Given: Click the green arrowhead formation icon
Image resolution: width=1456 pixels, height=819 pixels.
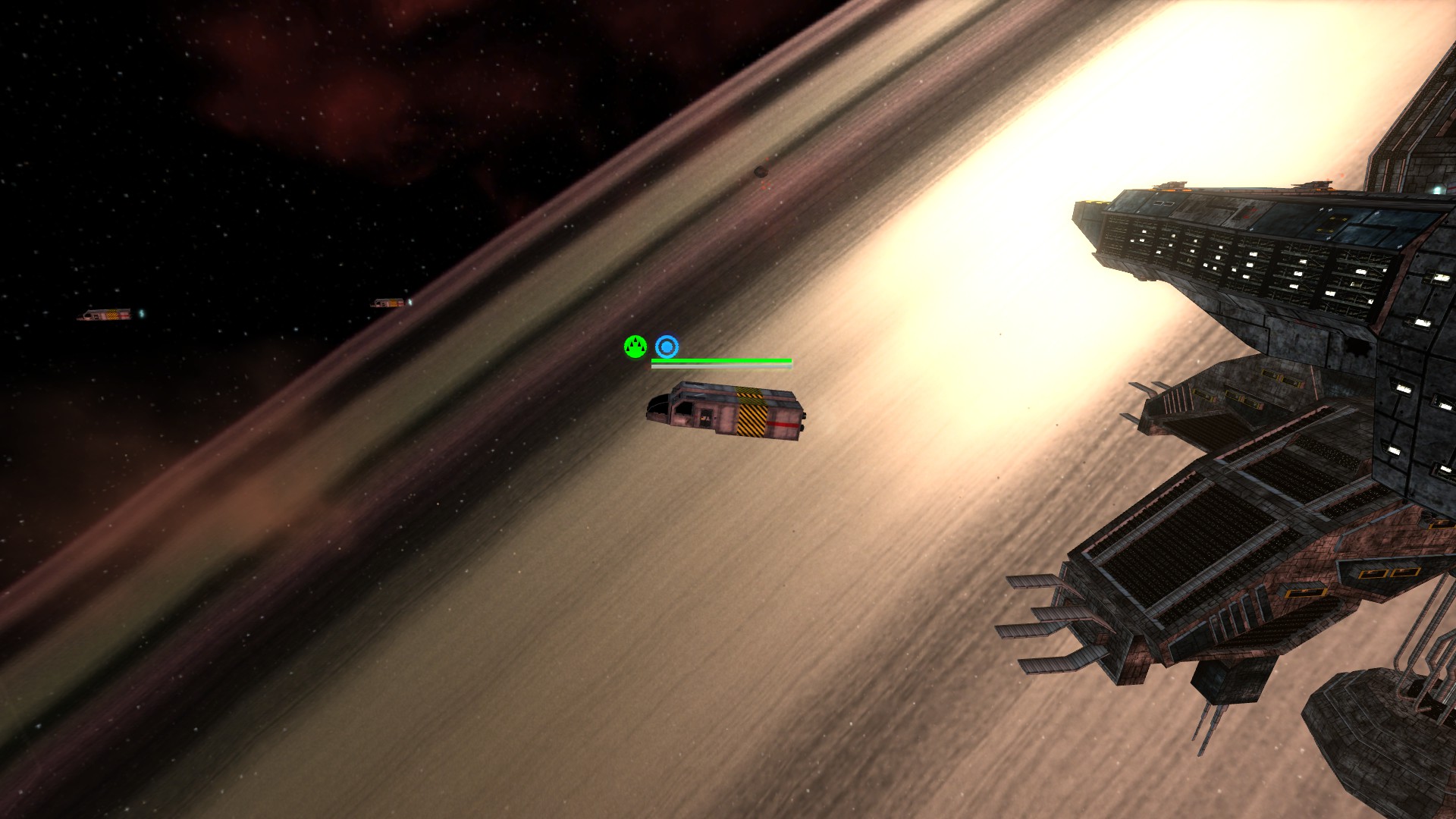Looking at the screenshot, I should coord(635,347).
